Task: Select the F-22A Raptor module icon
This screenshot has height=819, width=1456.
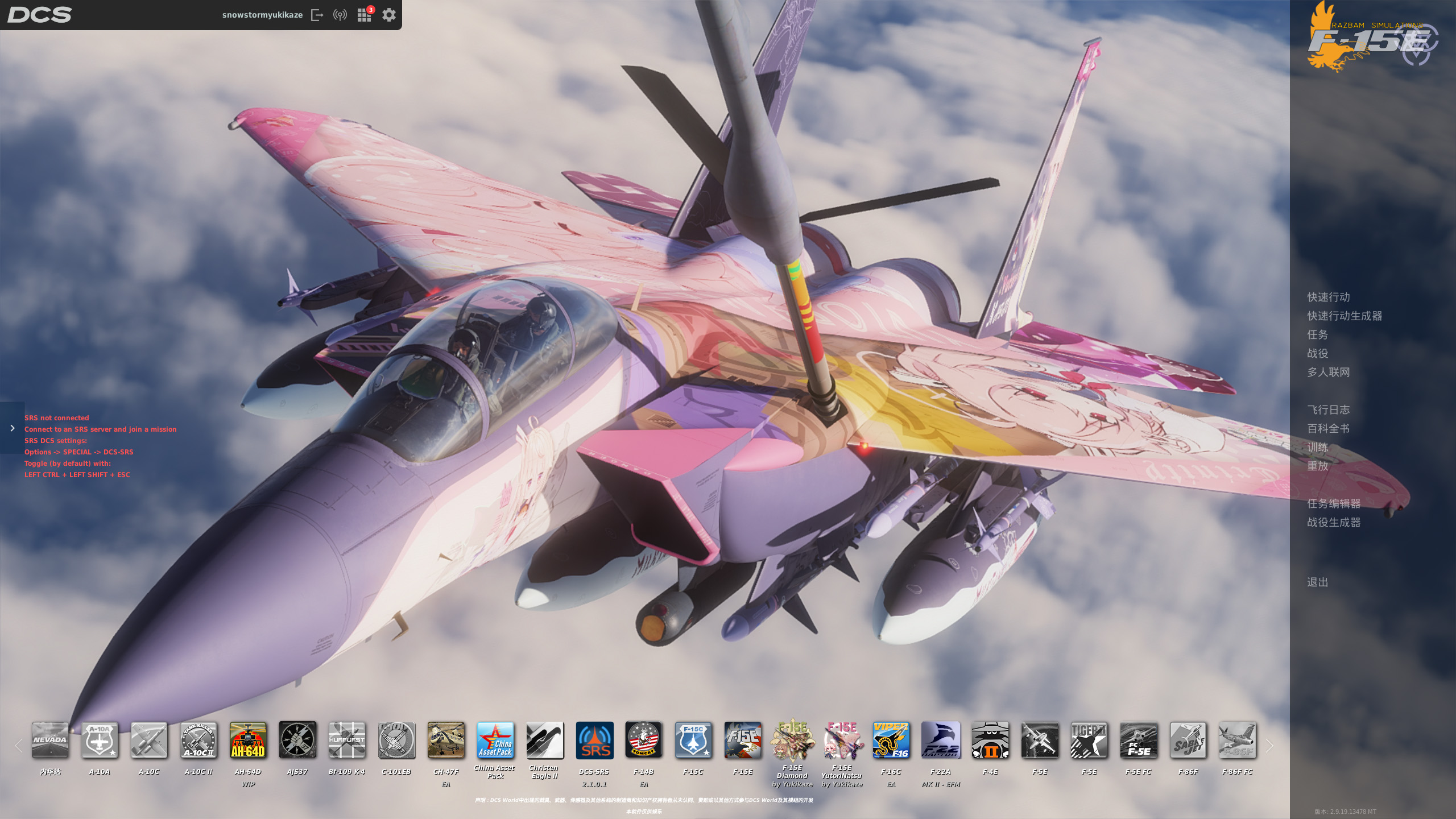Action: [x=941, y=741]
